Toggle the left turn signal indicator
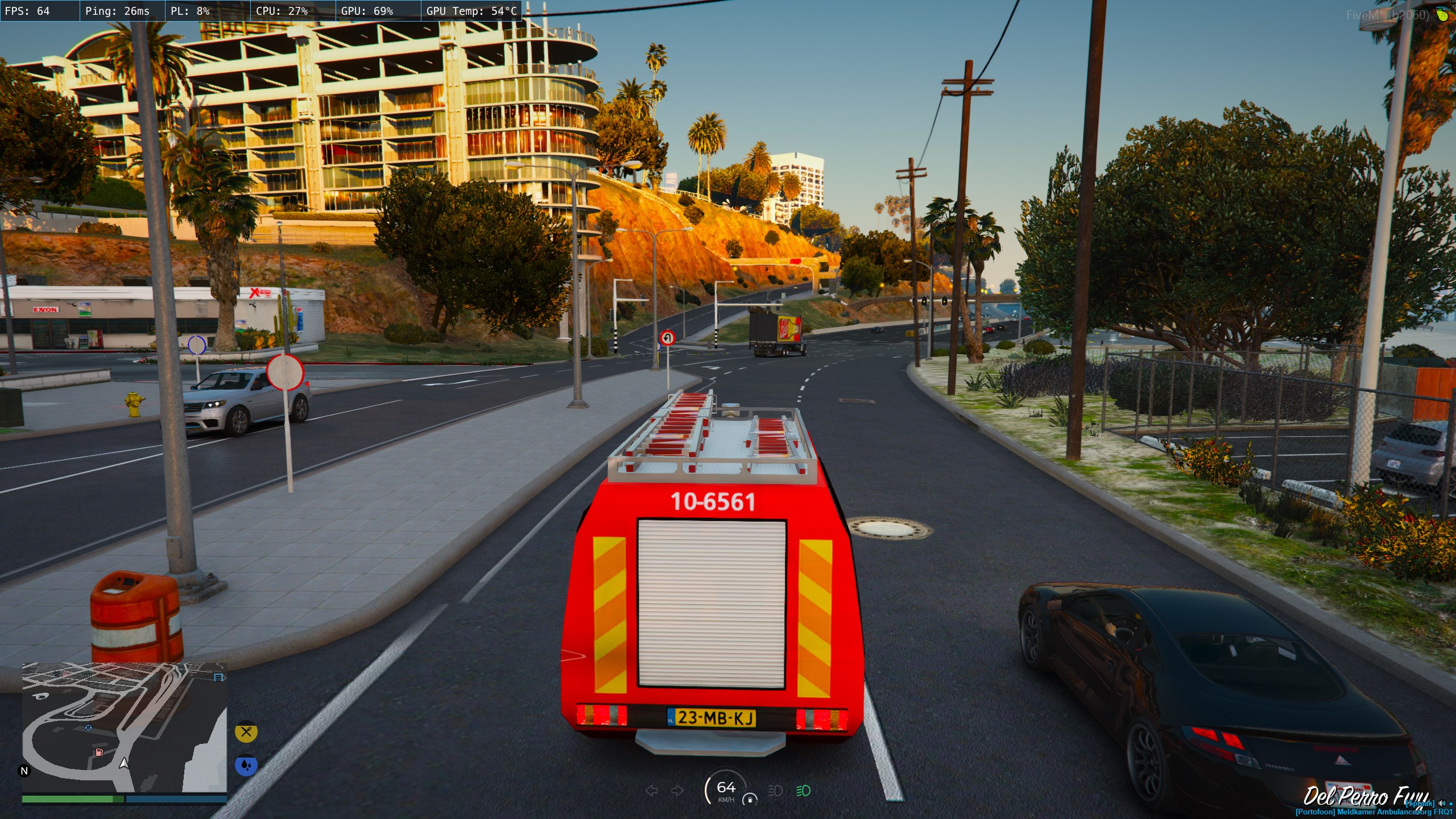The height and width of the screenshot is (819, 1456). pyautogui.click(x=652, y=791)
